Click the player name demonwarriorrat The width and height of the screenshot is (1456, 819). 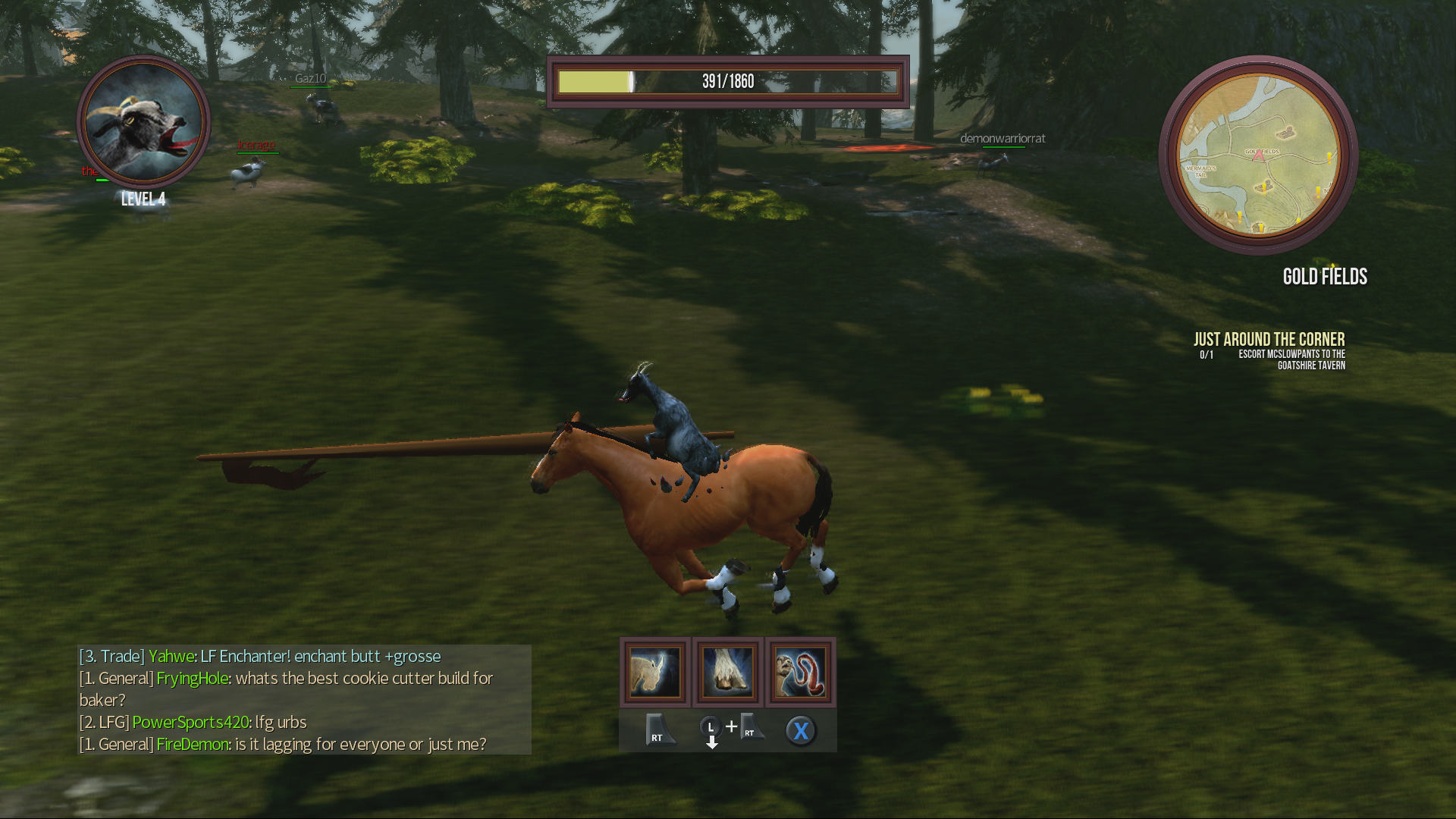(1003, 139)
